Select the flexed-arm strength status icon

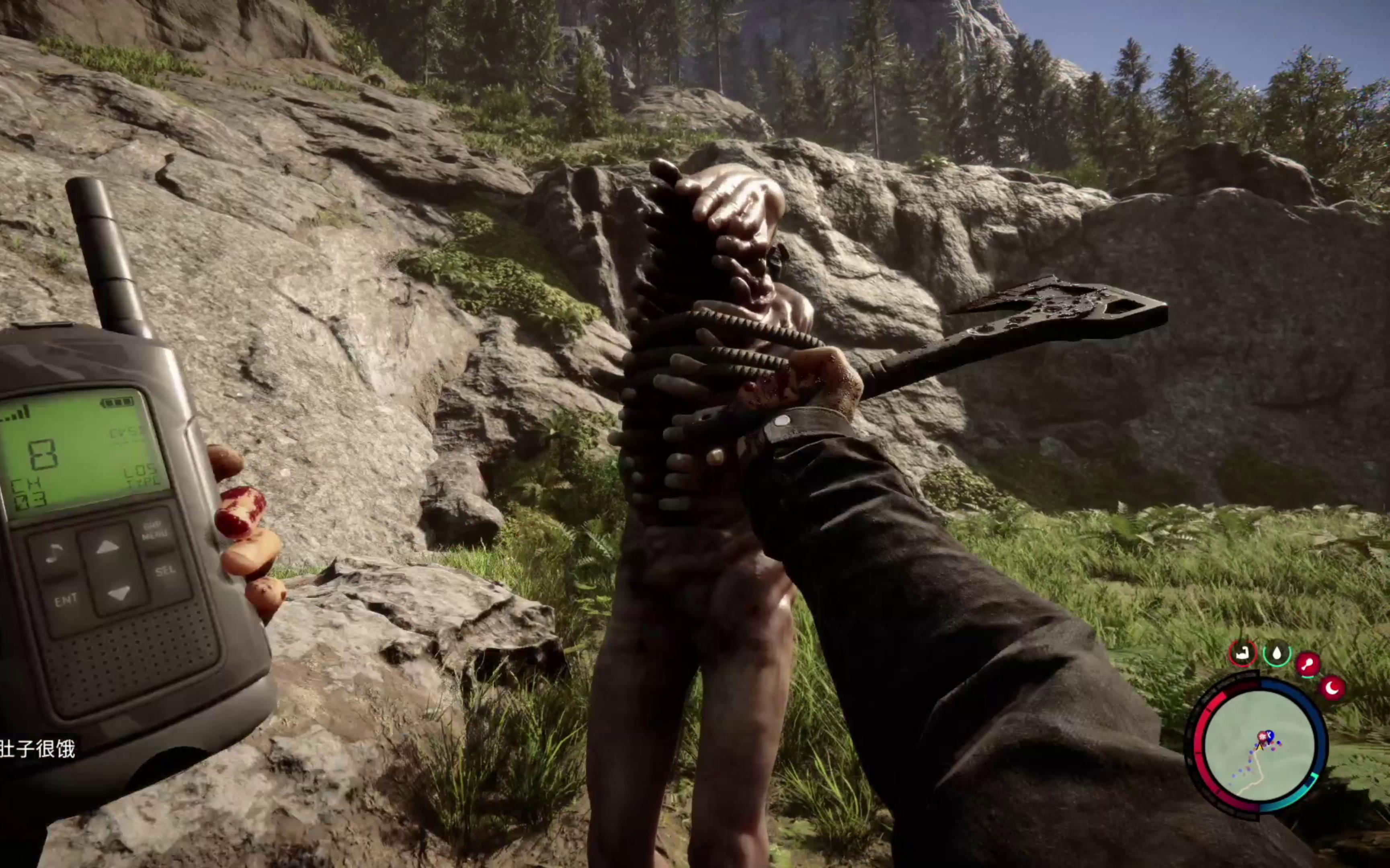pyautogui.click(x=1243, y=653)
